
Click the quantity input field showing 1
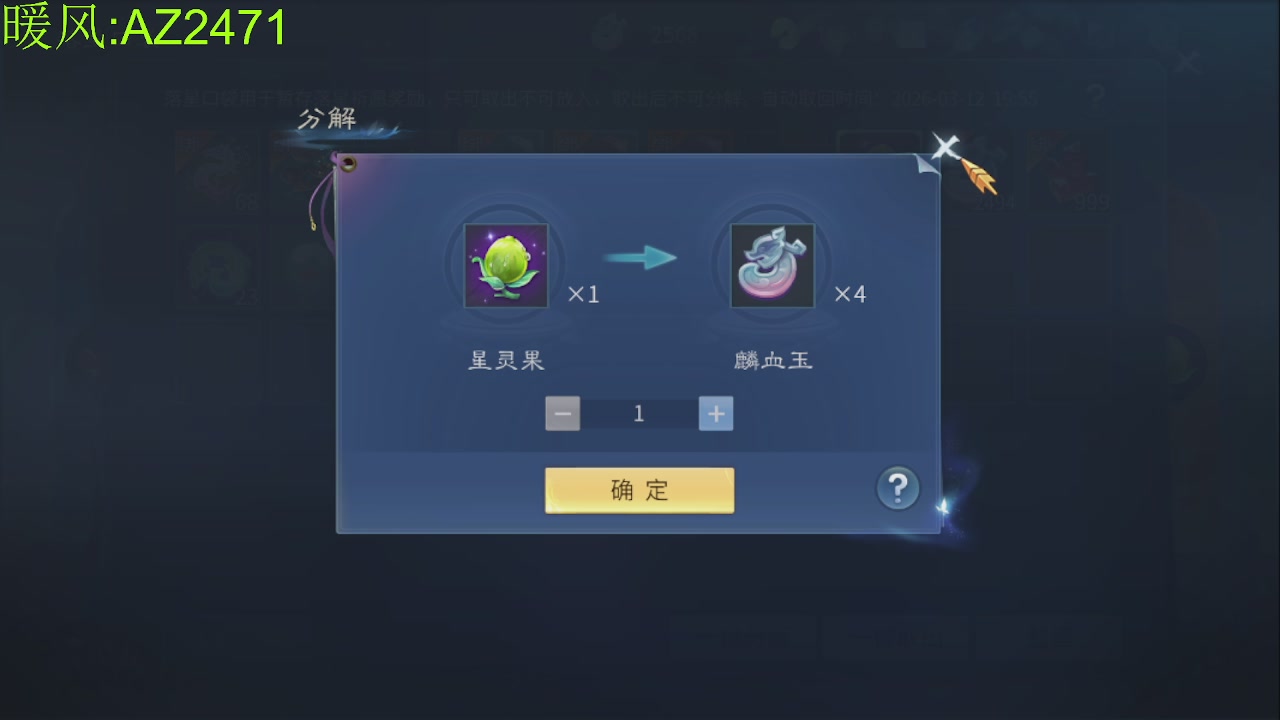click(639, 412)
